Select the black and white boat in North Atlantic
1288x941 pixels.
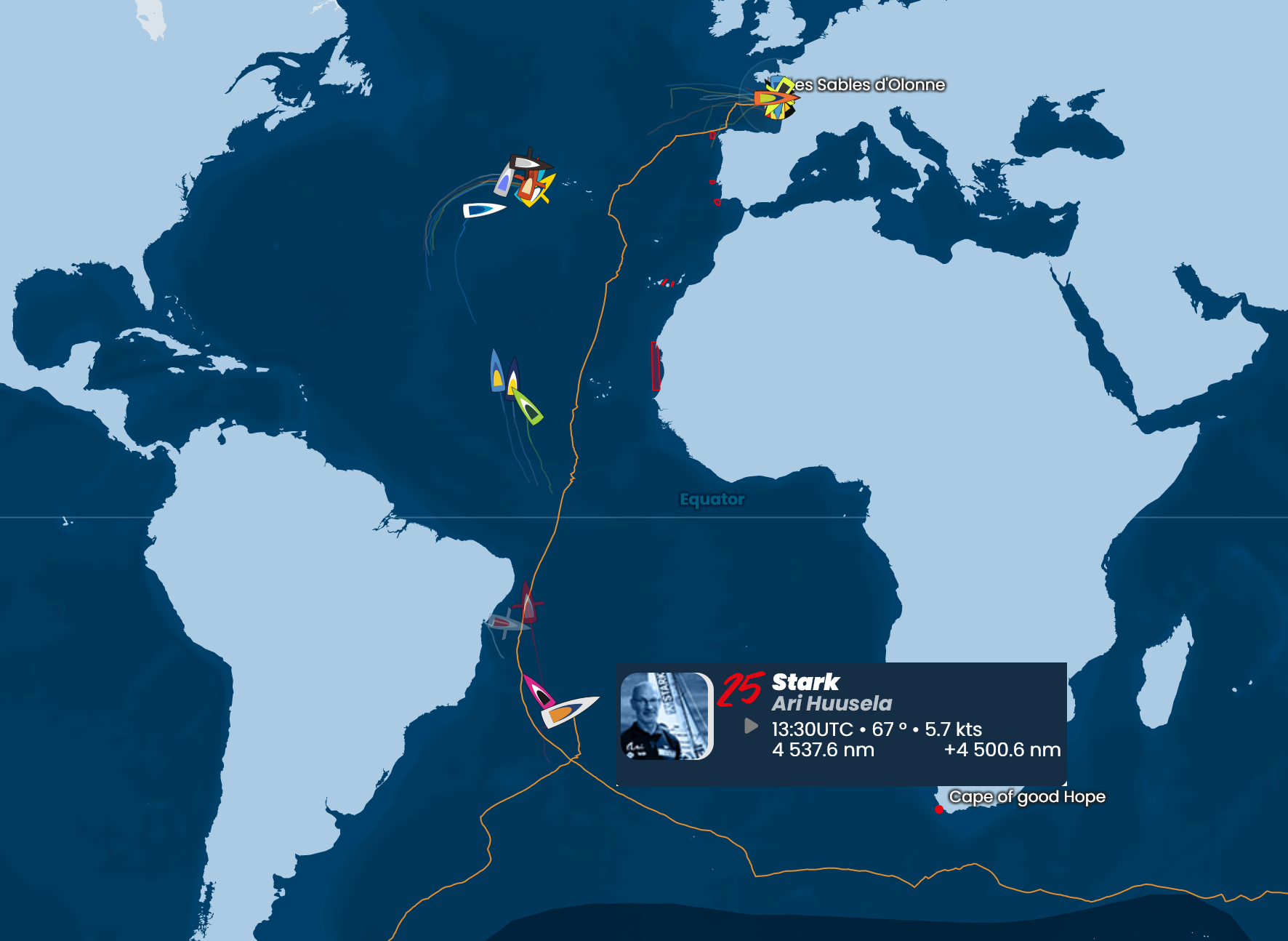[x=528, y=162]
